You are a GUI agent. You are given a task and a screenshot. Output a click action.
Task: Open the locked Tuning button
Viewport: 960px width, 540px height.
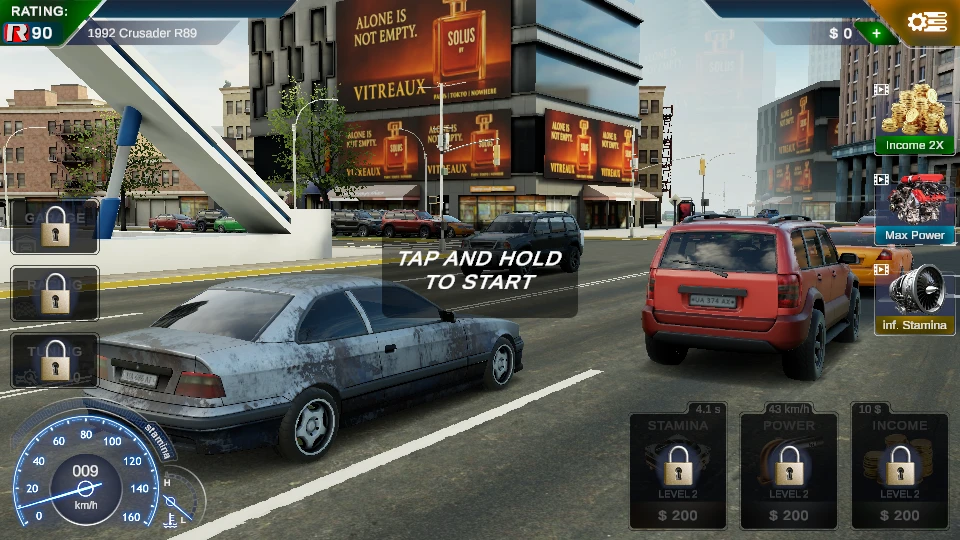[55, 360]
